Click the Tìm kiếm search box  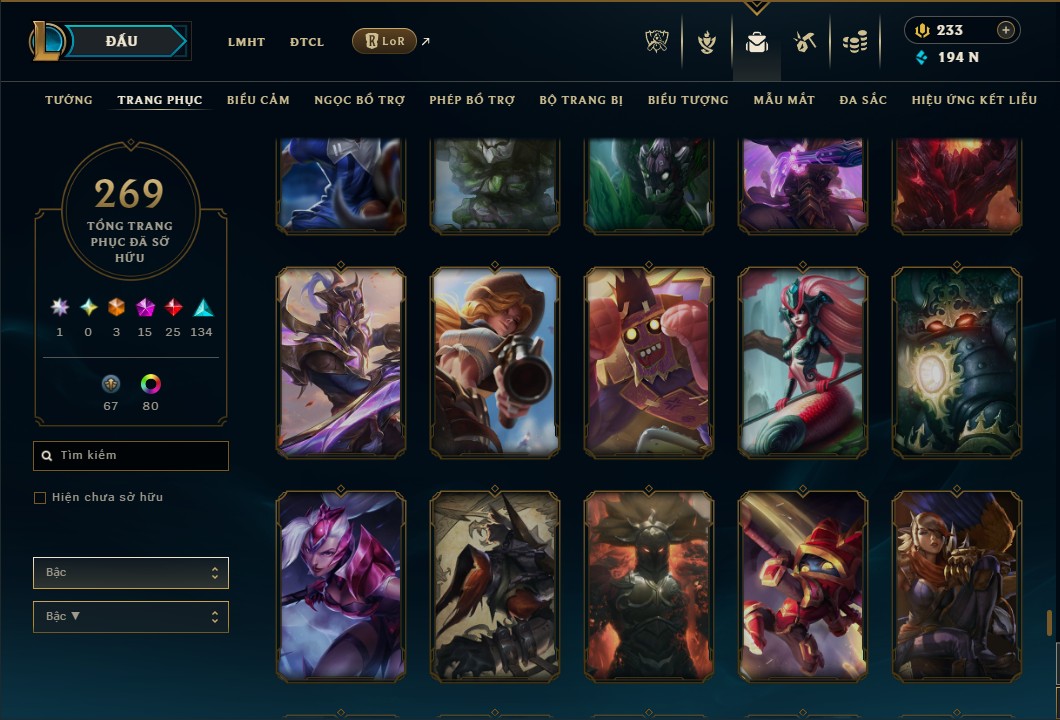[131, 456]
